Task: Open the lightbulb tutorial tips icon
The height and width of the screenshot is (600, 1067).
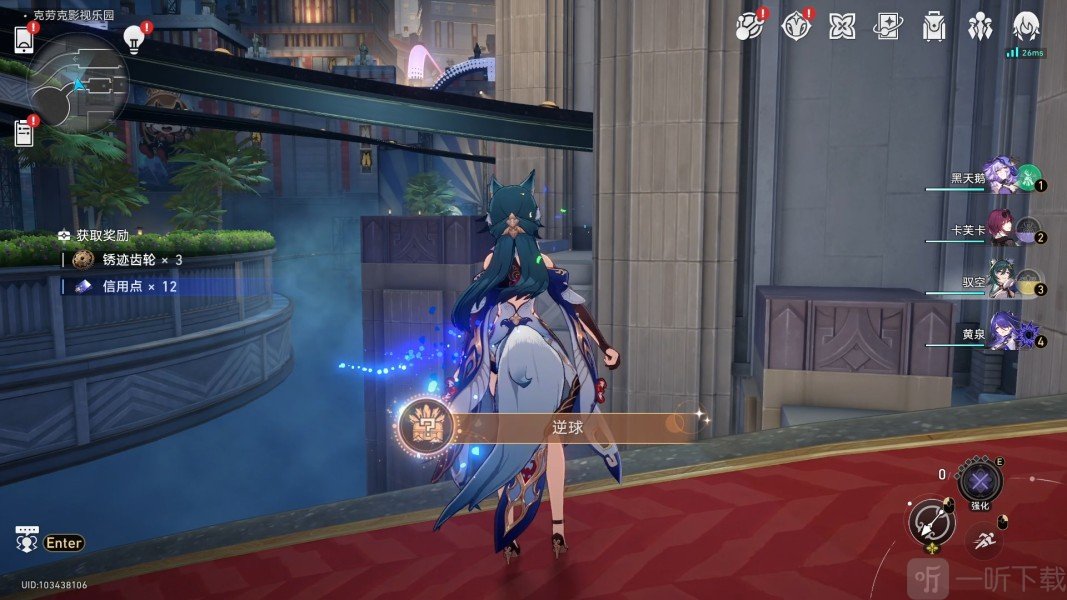Action: [x=134, y=39]
